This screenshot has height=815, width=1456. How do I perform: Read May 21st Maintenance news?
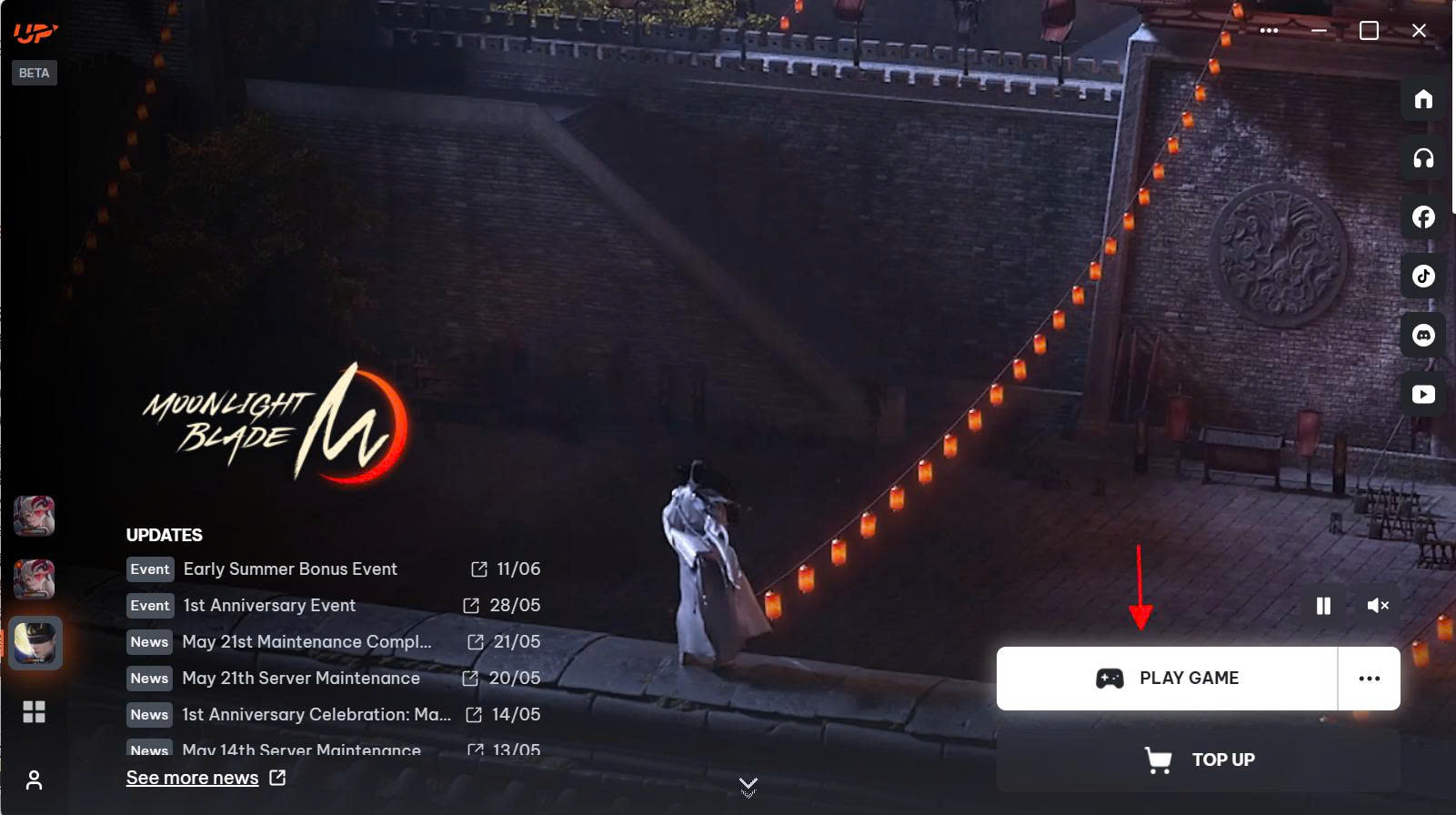click(306, 642)
